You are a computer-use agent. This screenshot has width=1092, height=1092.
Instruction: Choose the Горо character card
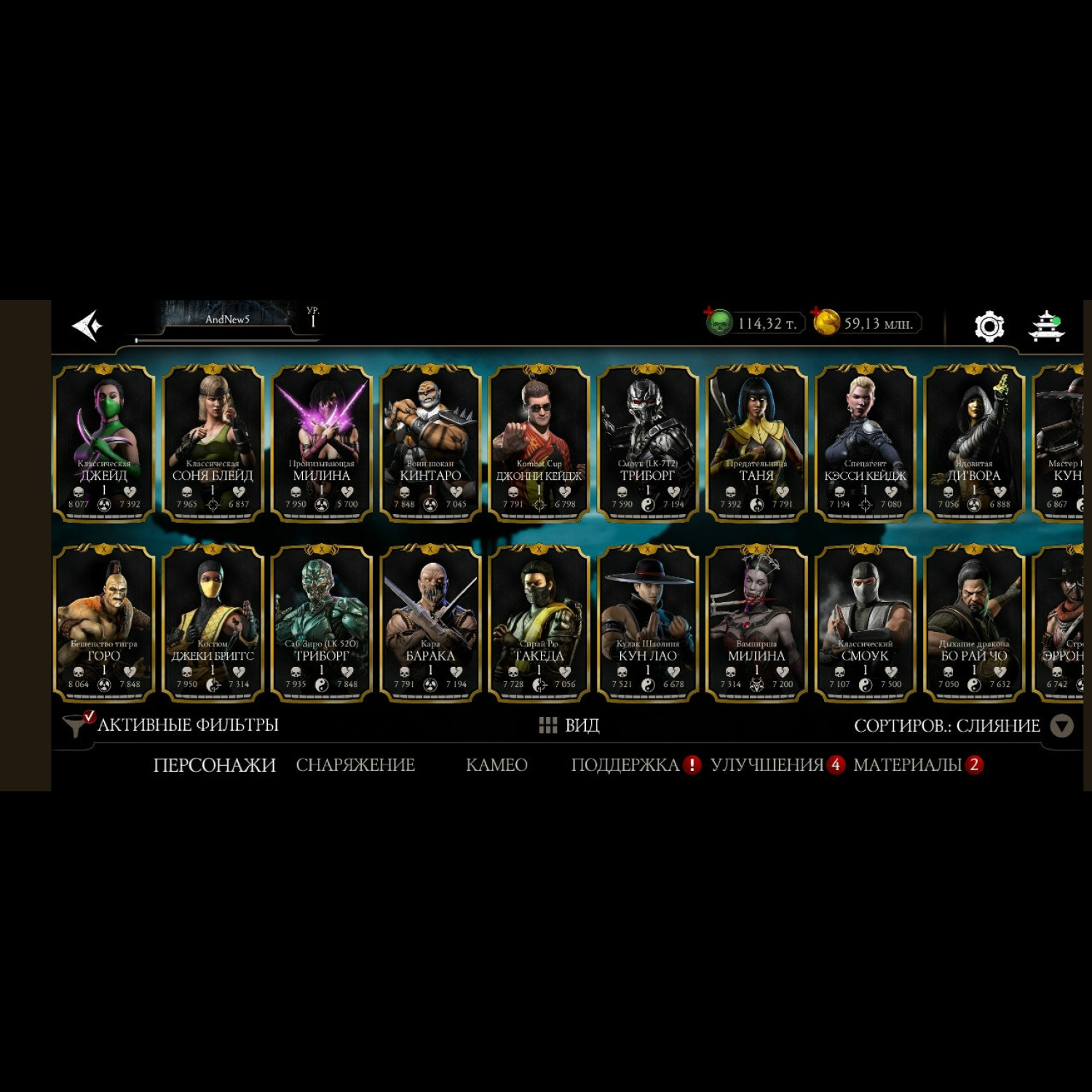(x=104, y=623)
